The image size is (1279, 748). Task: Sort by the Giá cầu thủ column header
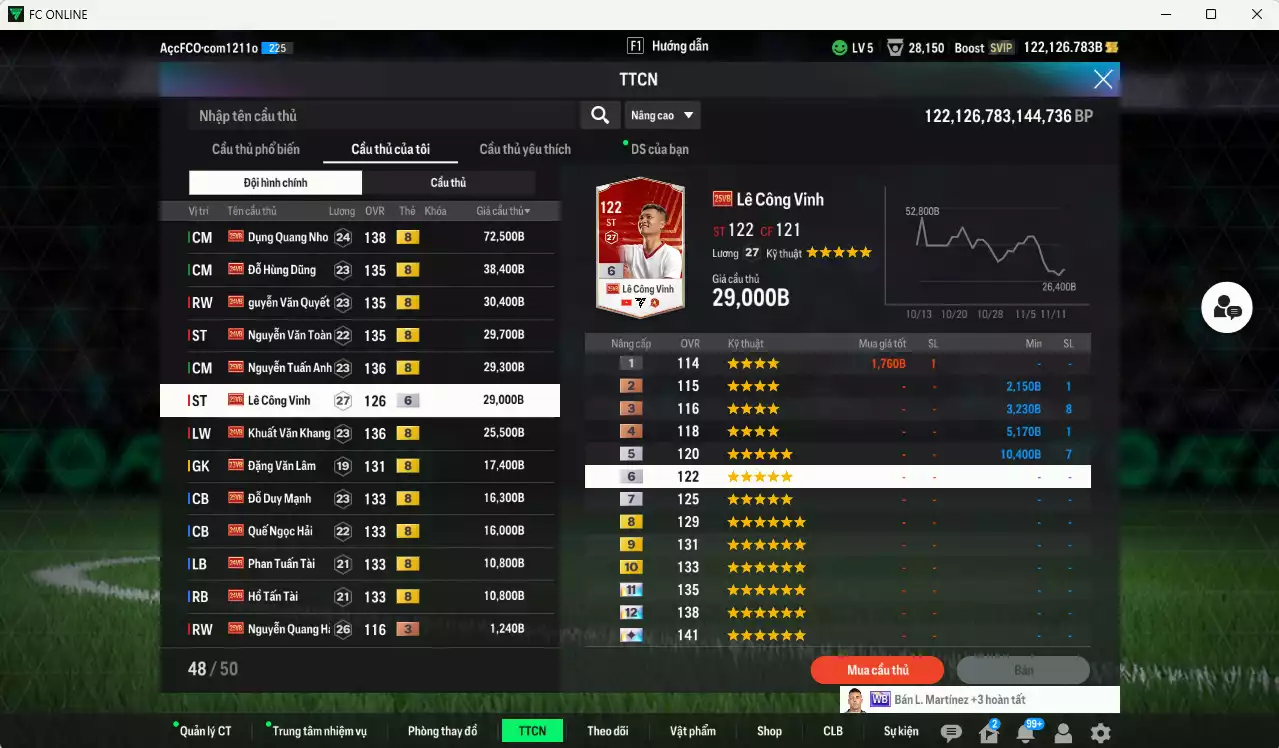tap(503, 211)
